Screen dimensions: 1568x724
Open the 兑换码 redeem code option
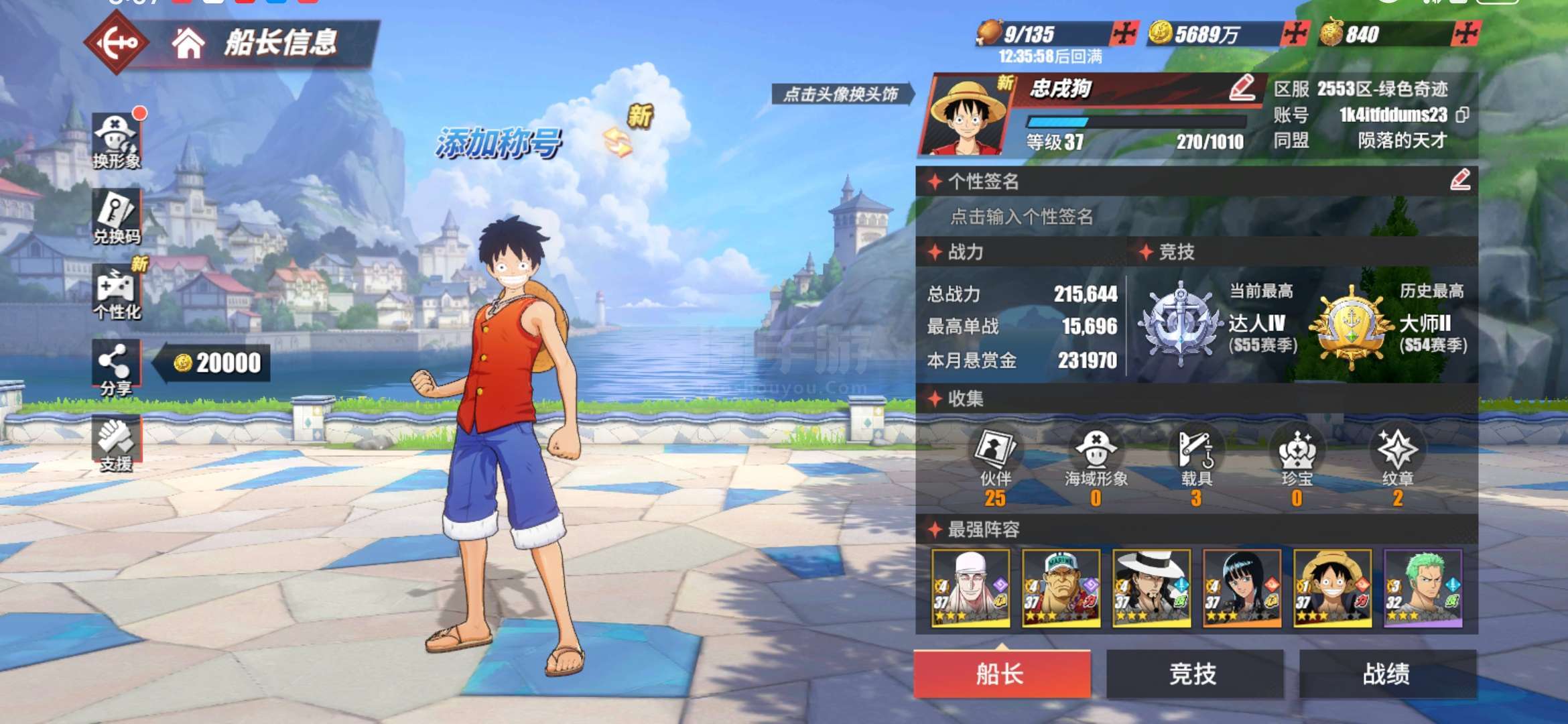click(x=117, y=217)
